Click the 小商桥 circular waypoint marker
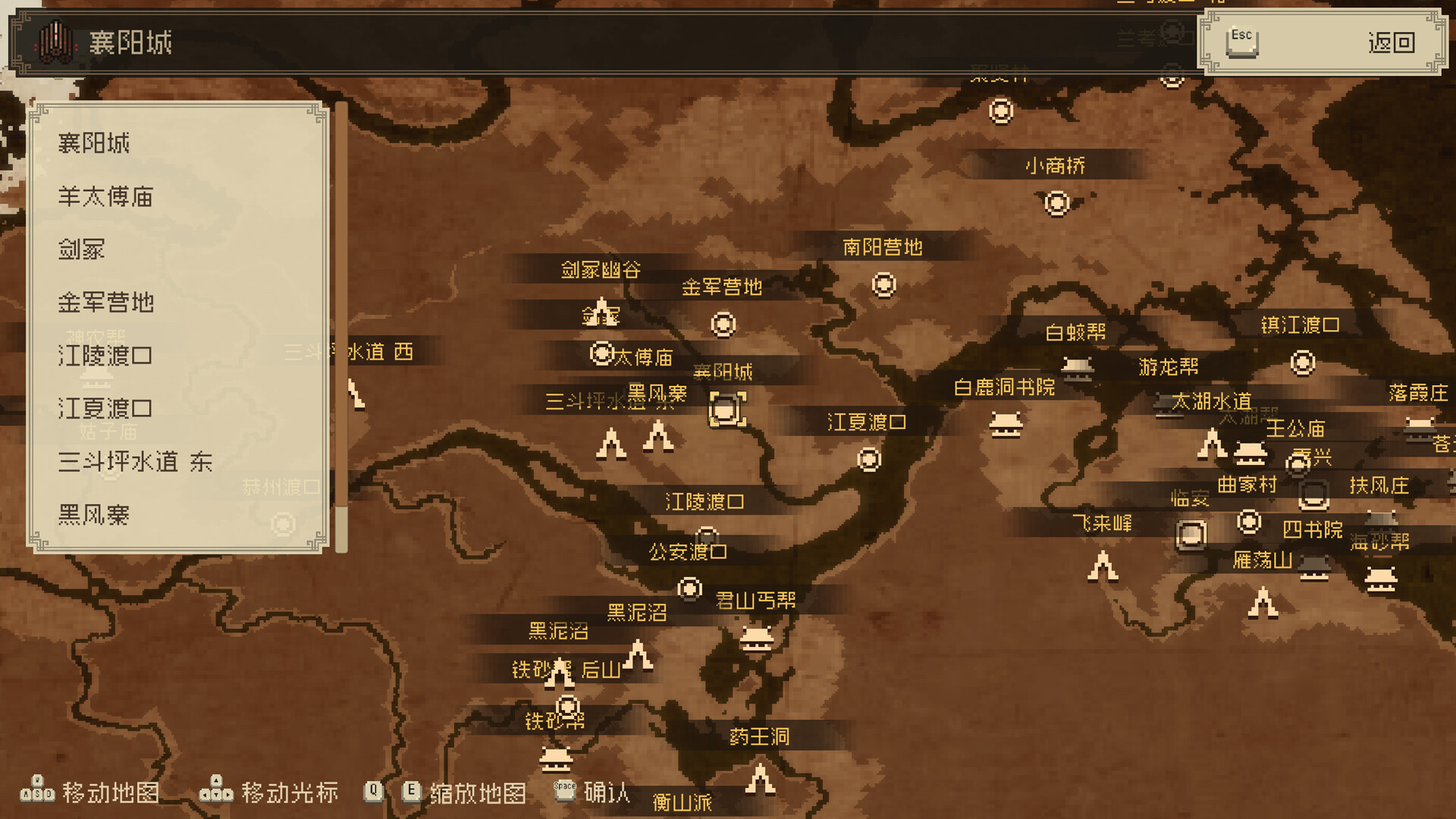 tap(1057, 203)
